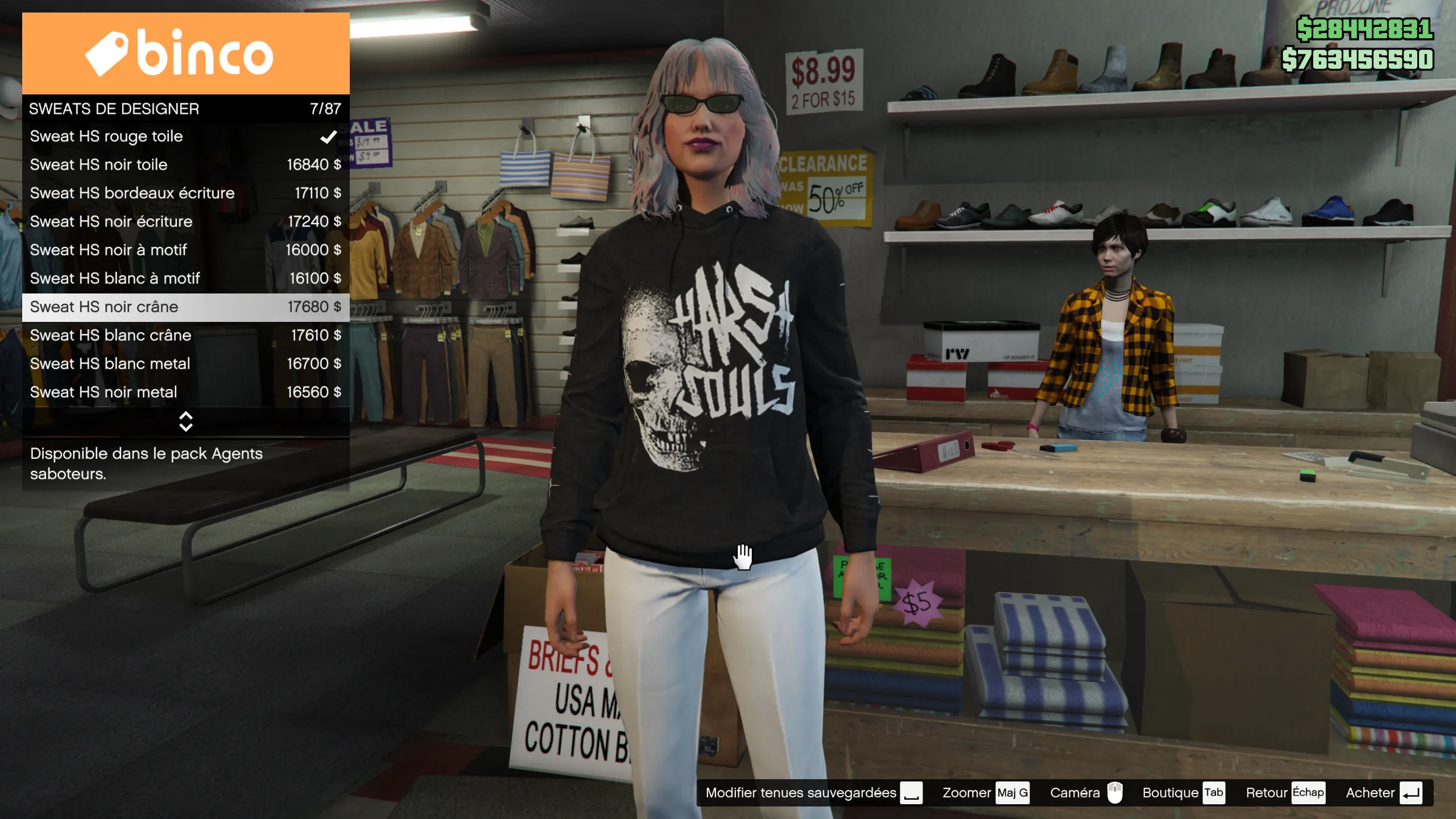Viewport: 1456px width, 819px height.
Task: Click the list scroll arrows indicator
Action: 185,421
